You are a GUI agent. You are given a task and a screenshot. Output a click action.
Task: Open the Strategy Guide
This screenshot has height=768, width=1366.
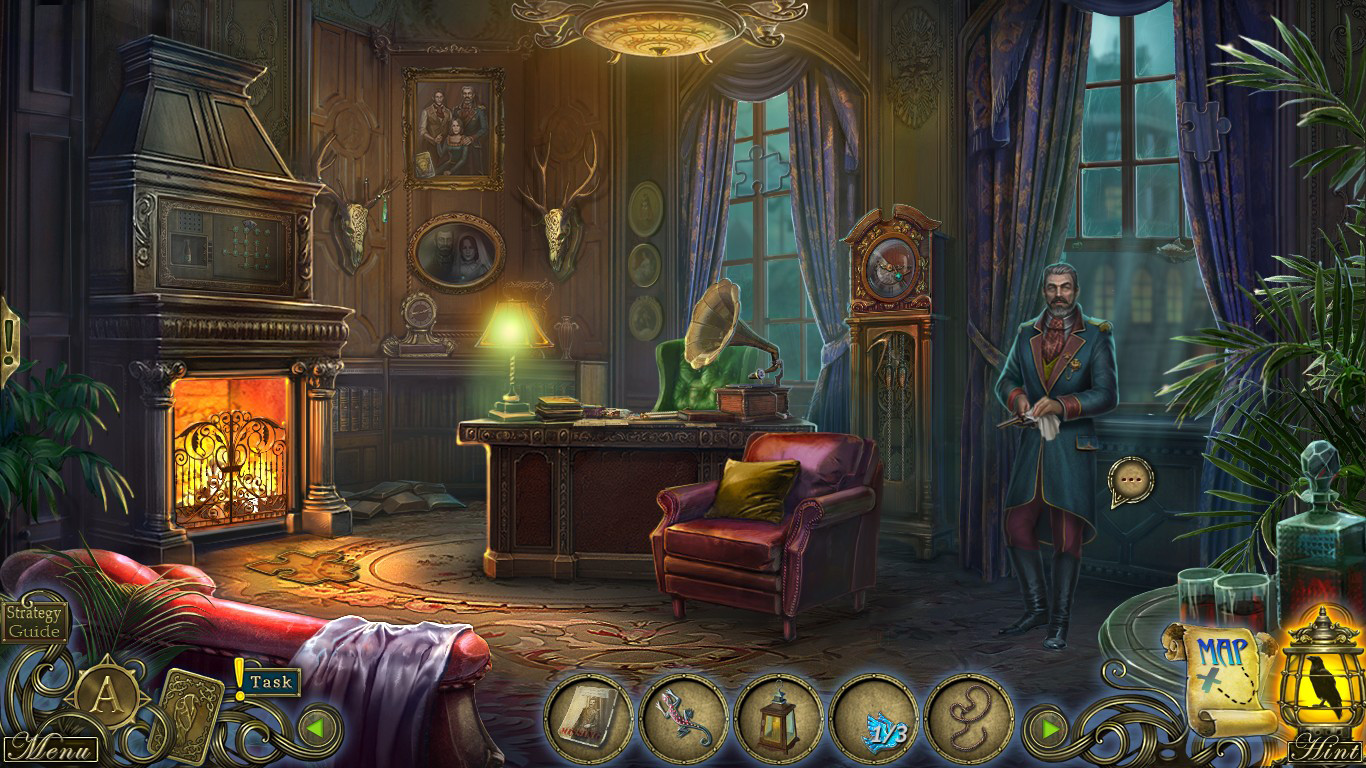click(36, 622)
